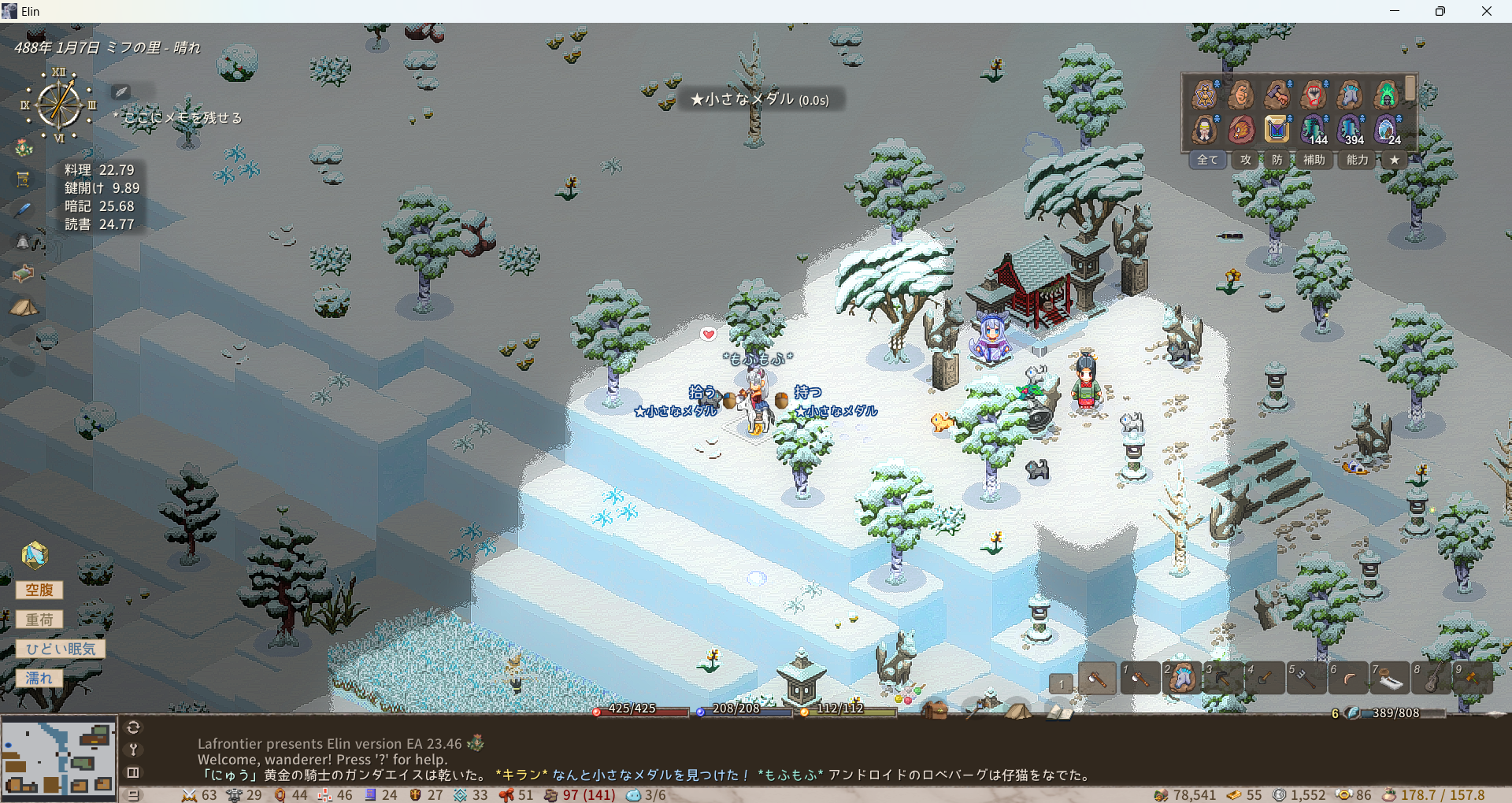Screen dimensions: 1512x803
Task: Show the 能力 abilities tab
Action: coord(1357,160)
